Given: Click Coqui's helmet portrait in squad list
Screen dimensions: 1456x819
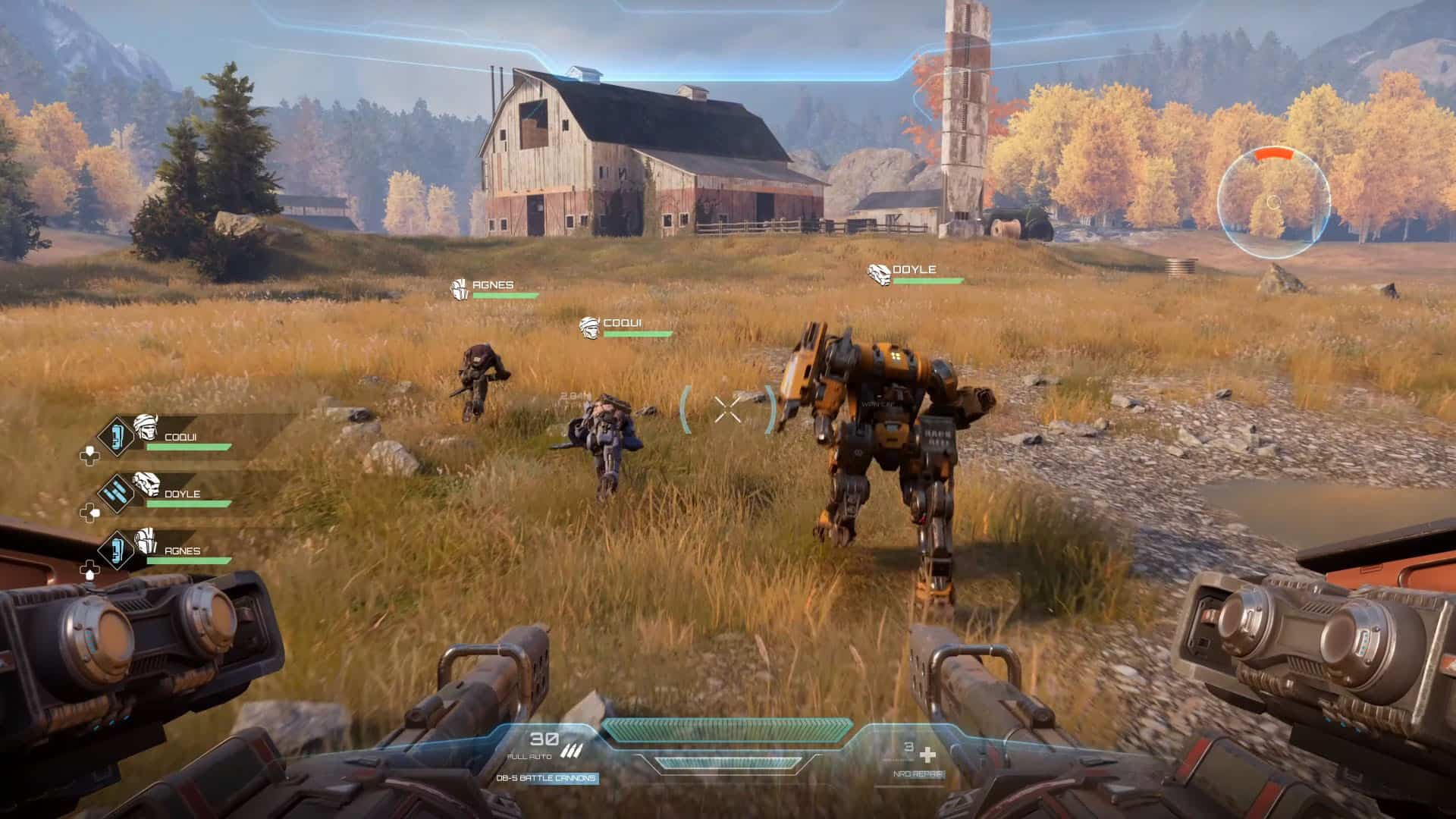Looking at the screenshot, I should (x=145, y=427).
